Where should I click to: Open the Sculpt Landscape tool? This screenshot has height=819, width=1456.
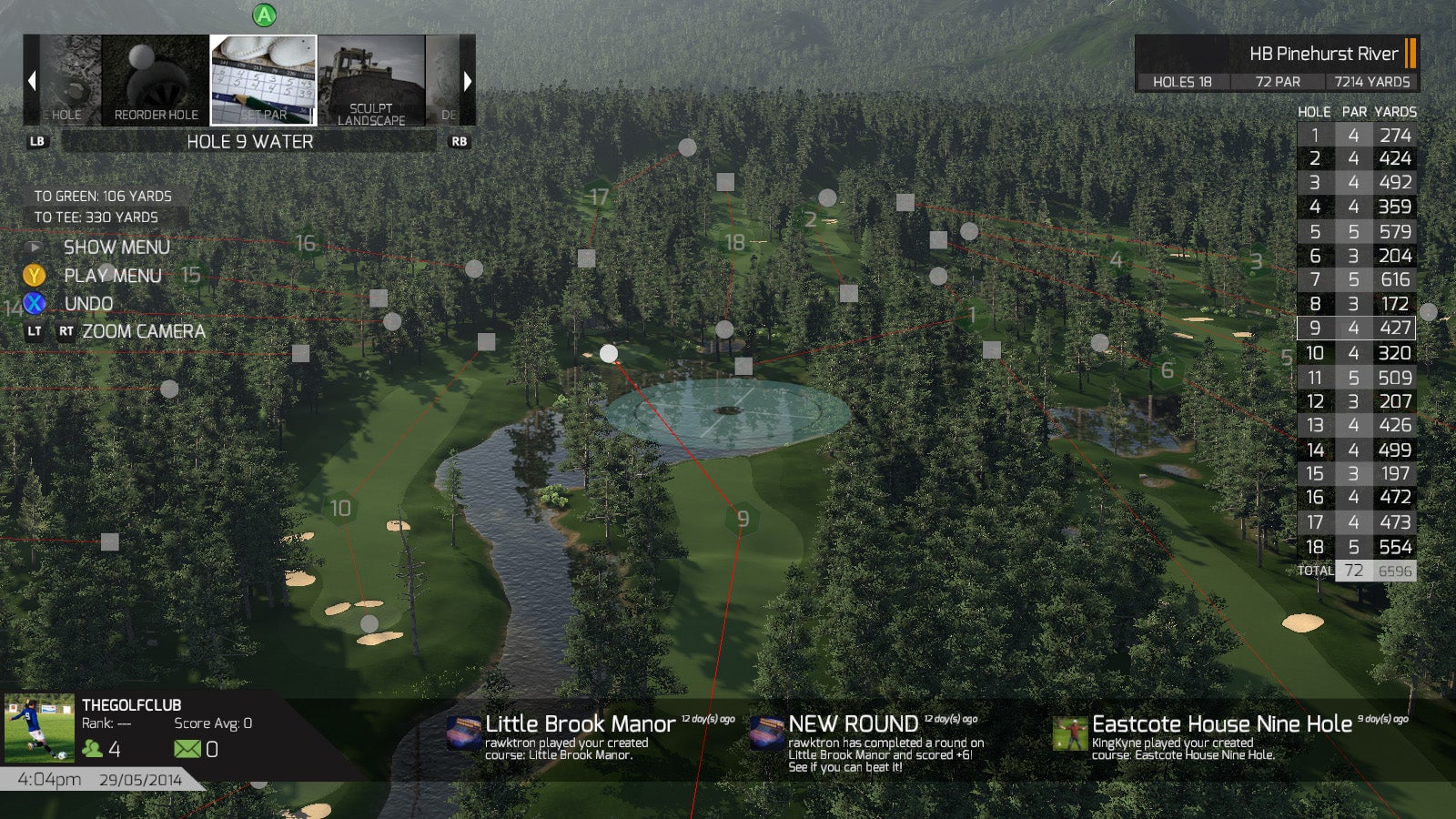coord(371,80)
